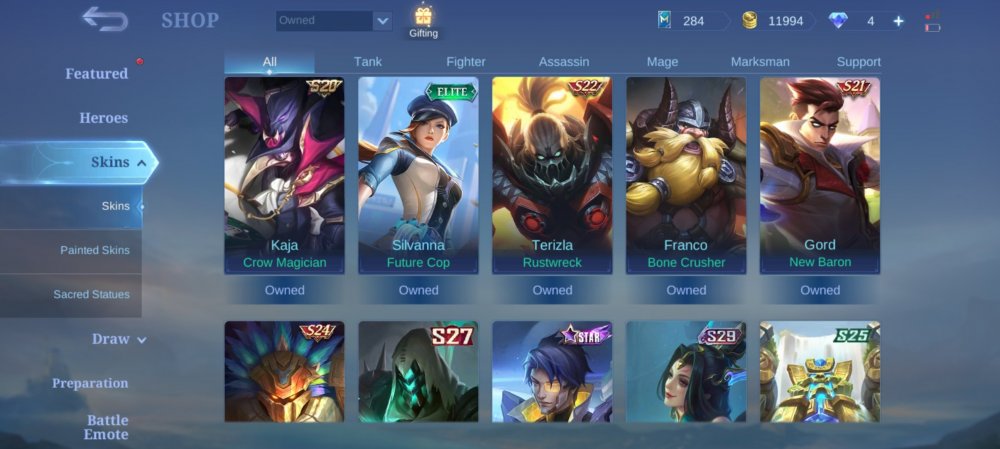Open the Owned filter dropdown
The image size is (1000, 449).
click(334, 21)
